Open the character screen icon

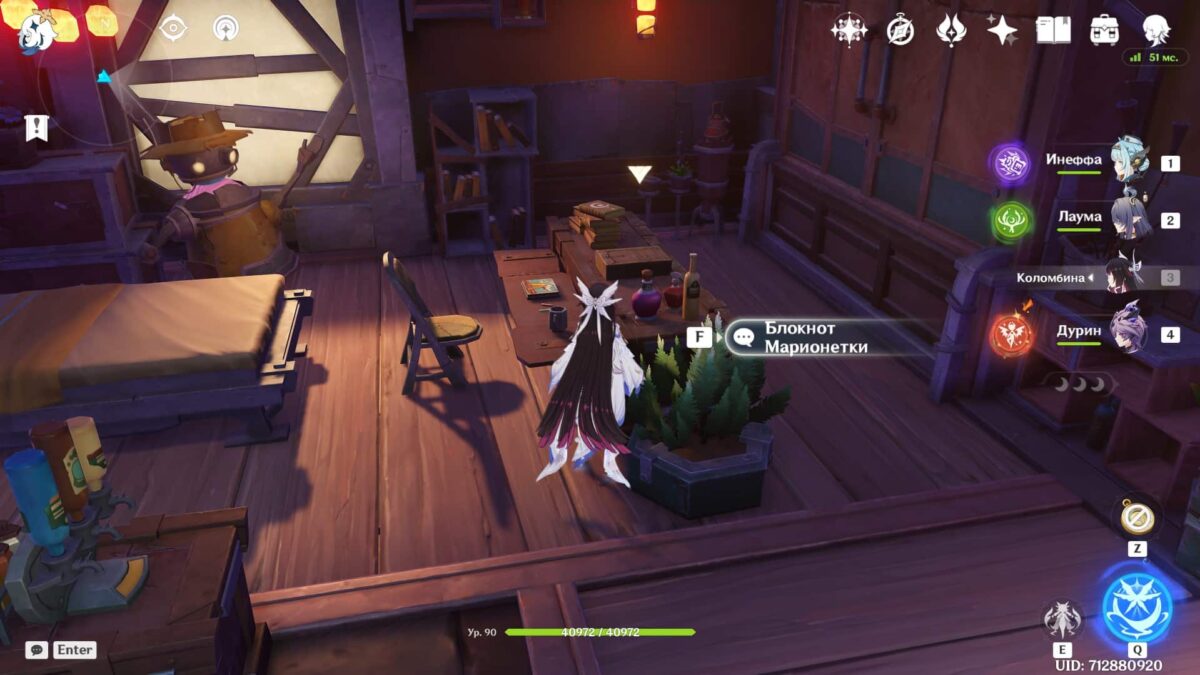[1156, 30]
